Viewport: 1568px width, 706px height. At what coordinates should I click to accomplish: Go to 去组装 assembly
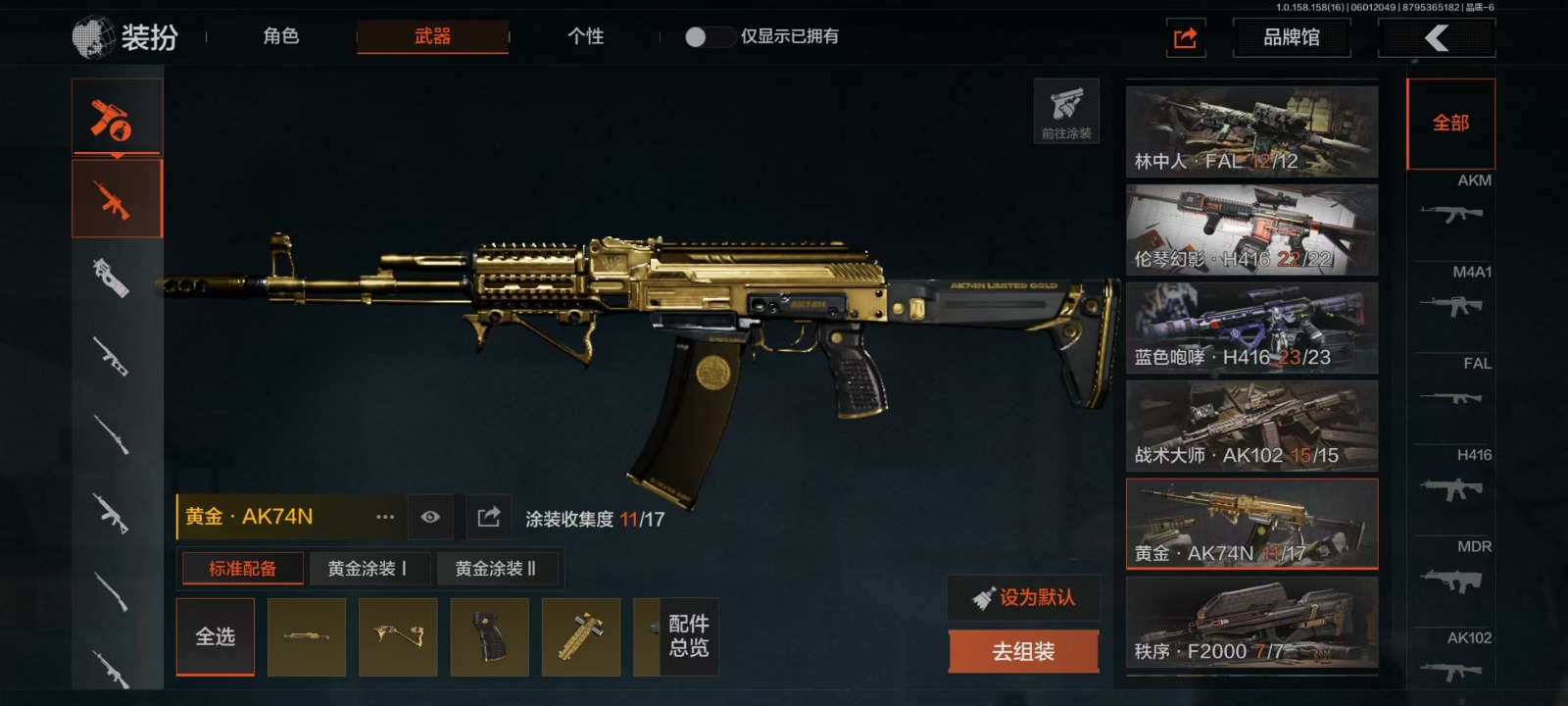[x=1023, y=651]
